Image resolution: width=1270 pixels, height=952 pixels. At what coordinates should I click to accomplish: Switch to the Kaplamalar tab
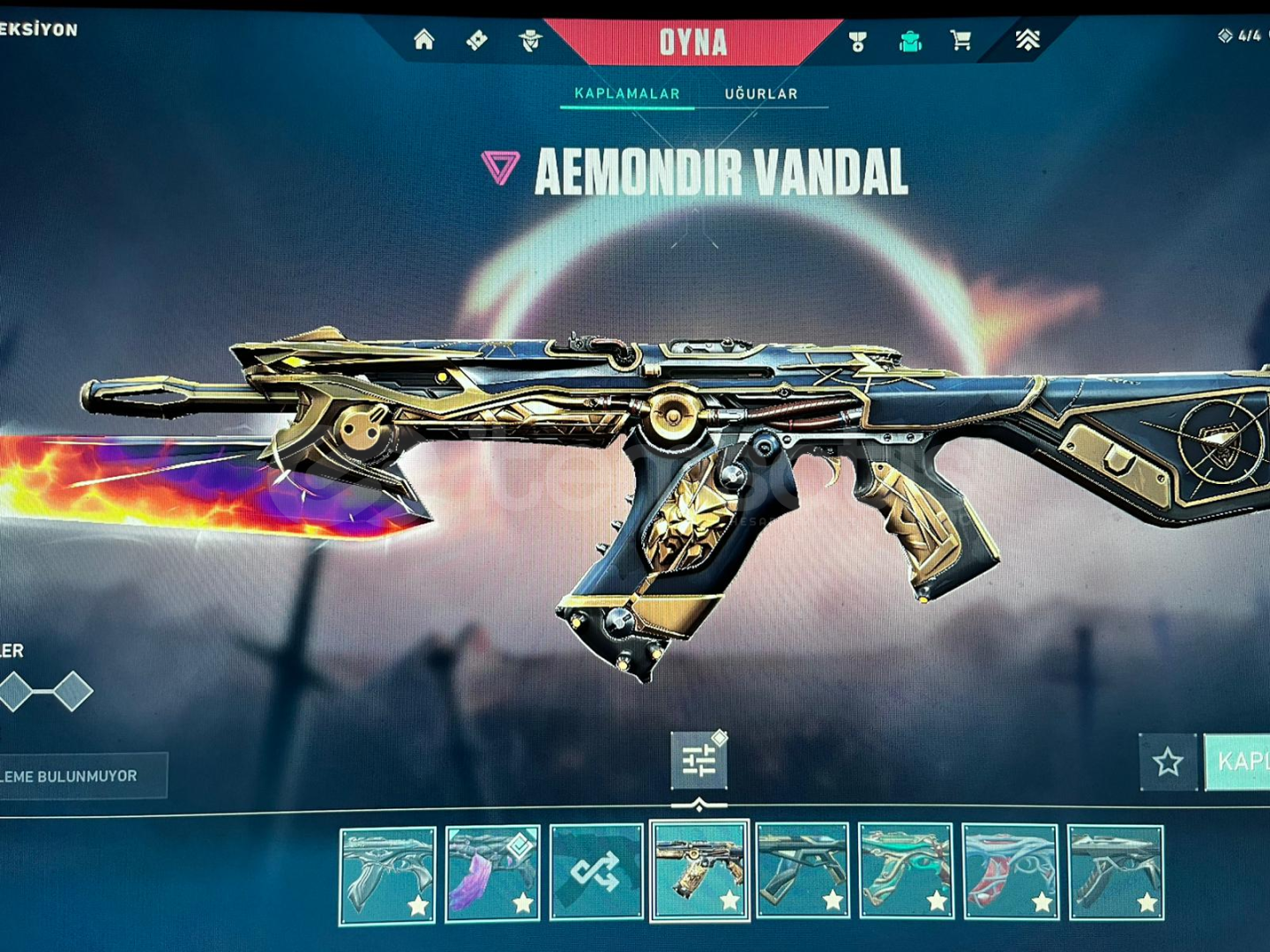627,93
